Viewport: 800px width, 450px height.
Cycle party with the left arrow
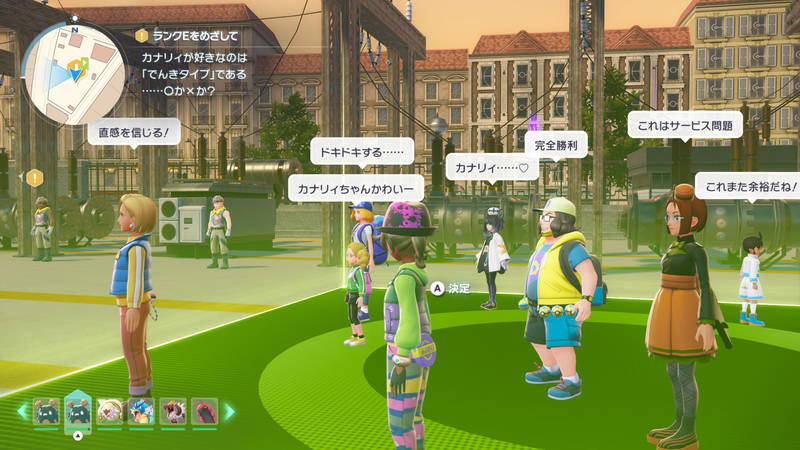click(x=22, y=411)
